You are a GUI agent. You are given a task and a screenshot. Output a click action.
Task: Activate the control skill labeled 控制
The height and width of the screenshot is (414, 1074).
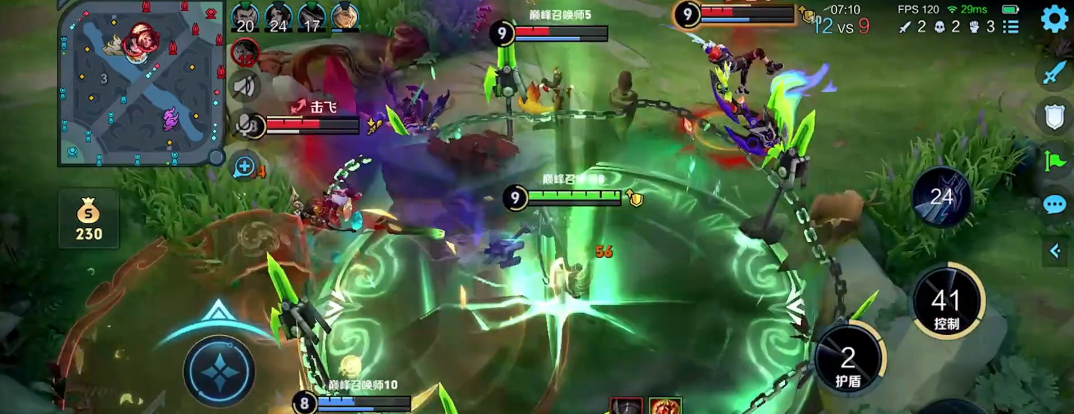(946, 304)
